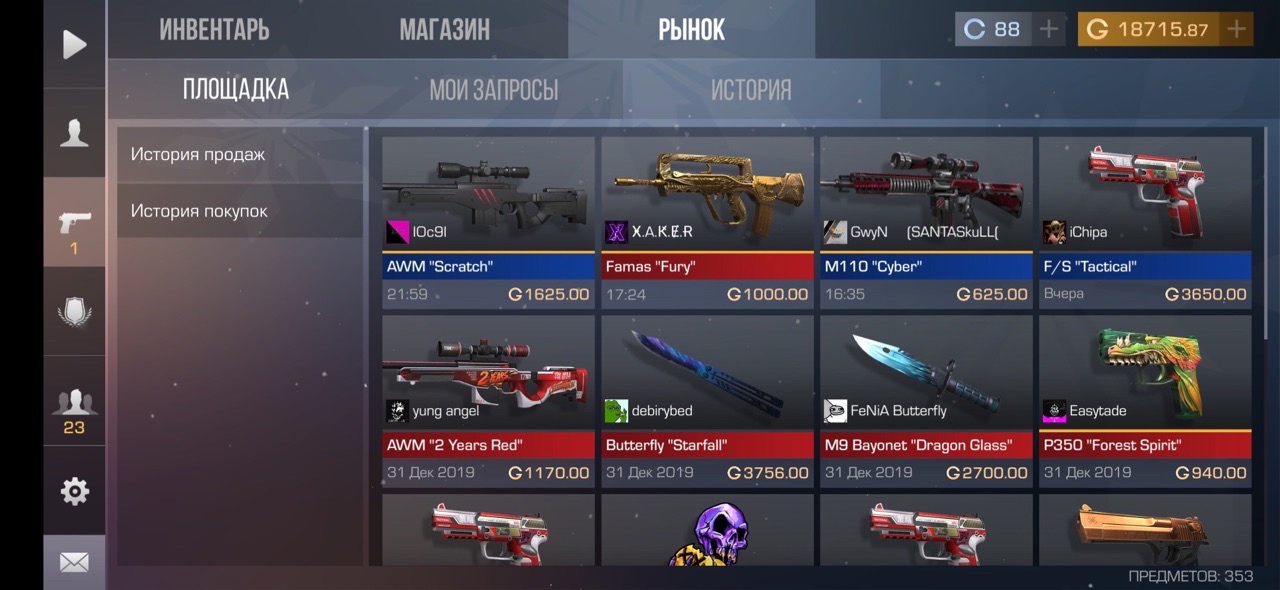The image size is (1280, 590).
Task: Select the Рынок tab
Action: 691,30
